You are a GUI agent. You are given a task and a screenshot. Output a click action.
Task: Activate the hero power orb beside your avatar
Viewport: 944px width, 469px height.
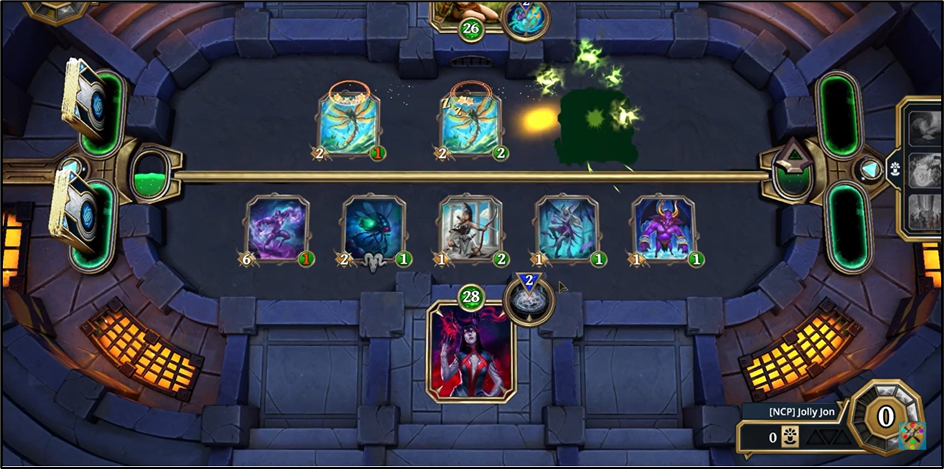point(529,299)
